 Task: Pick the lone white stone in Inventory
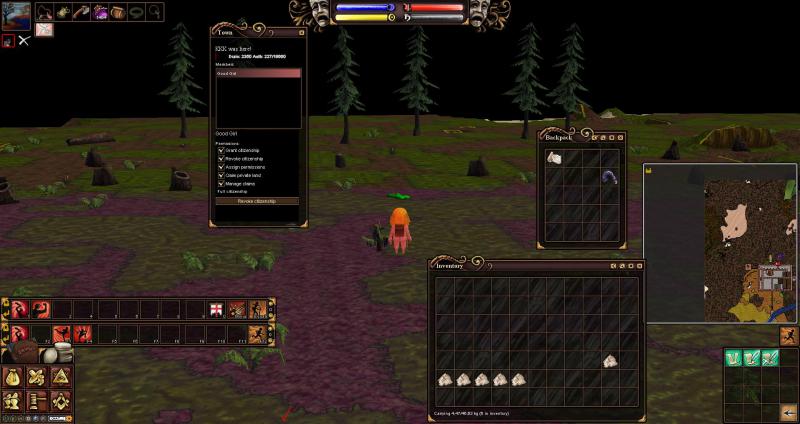(609, 361)
